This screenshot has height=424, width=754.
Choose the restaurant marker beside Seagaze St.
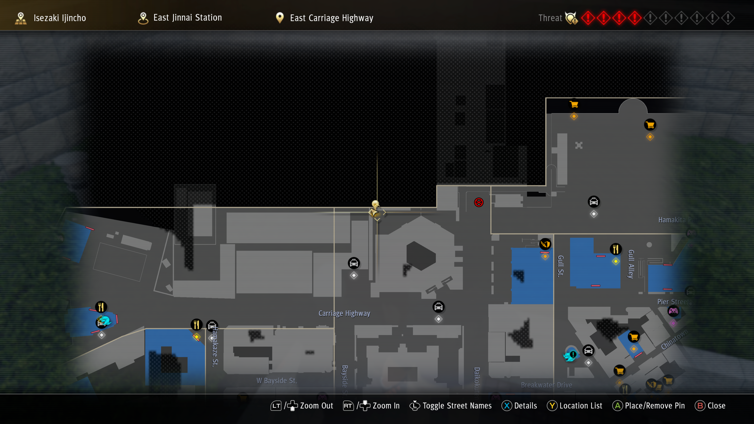click(x=197, y=326)
